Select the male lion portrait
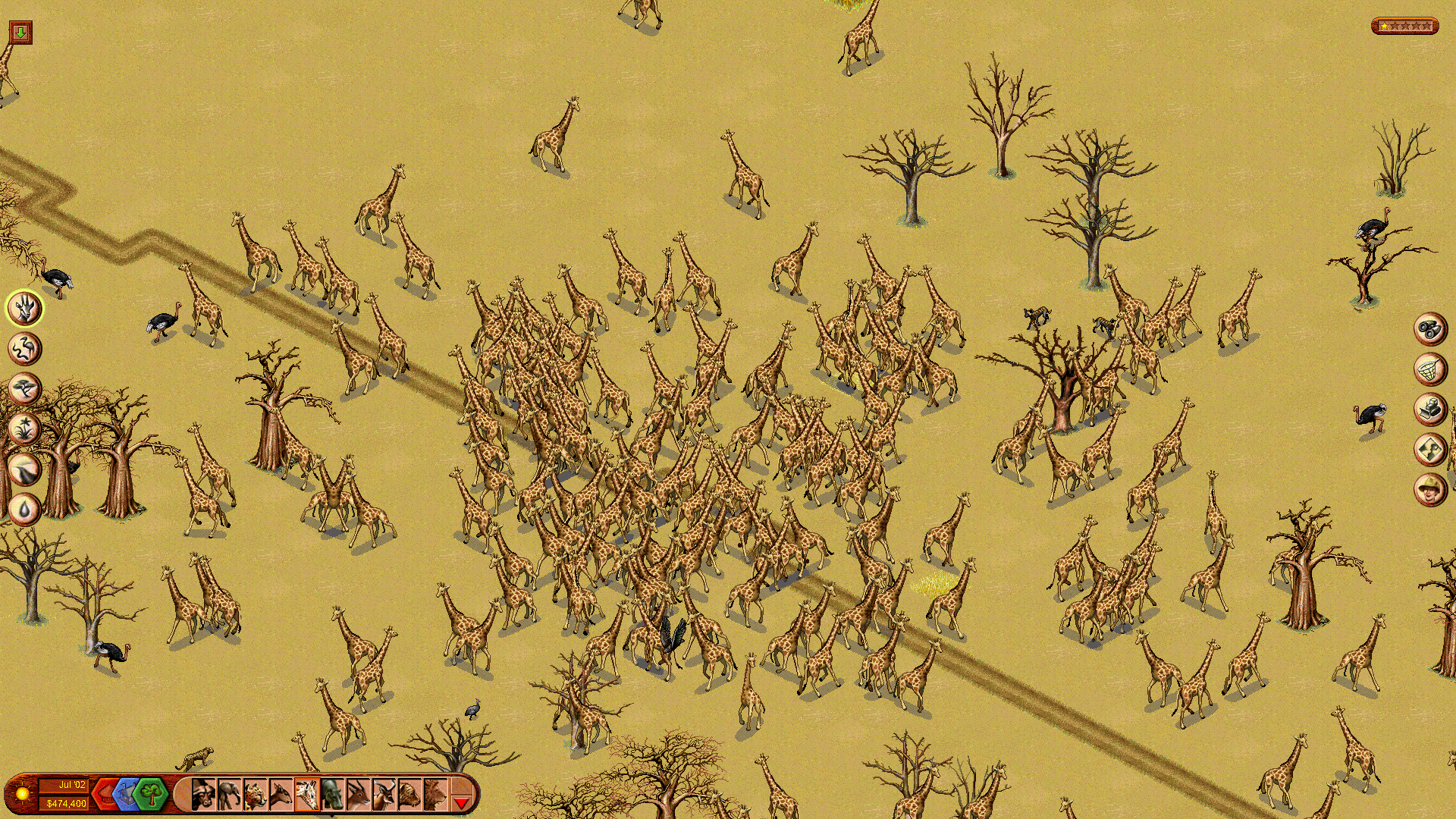The height and width of the screenshot is (819, 1456). click(x=435, y=795)
